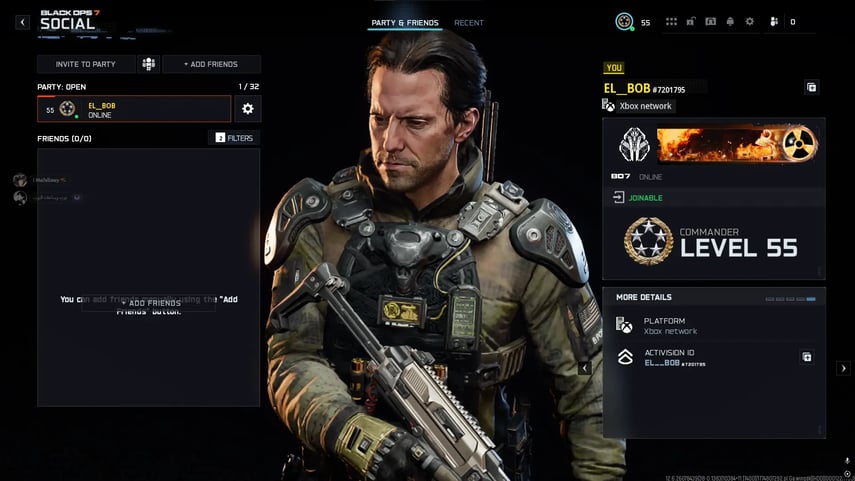855x481 pixels.
Task: Switch to the Recent tab
Action: pyautogui.click(x=469, y=23)
